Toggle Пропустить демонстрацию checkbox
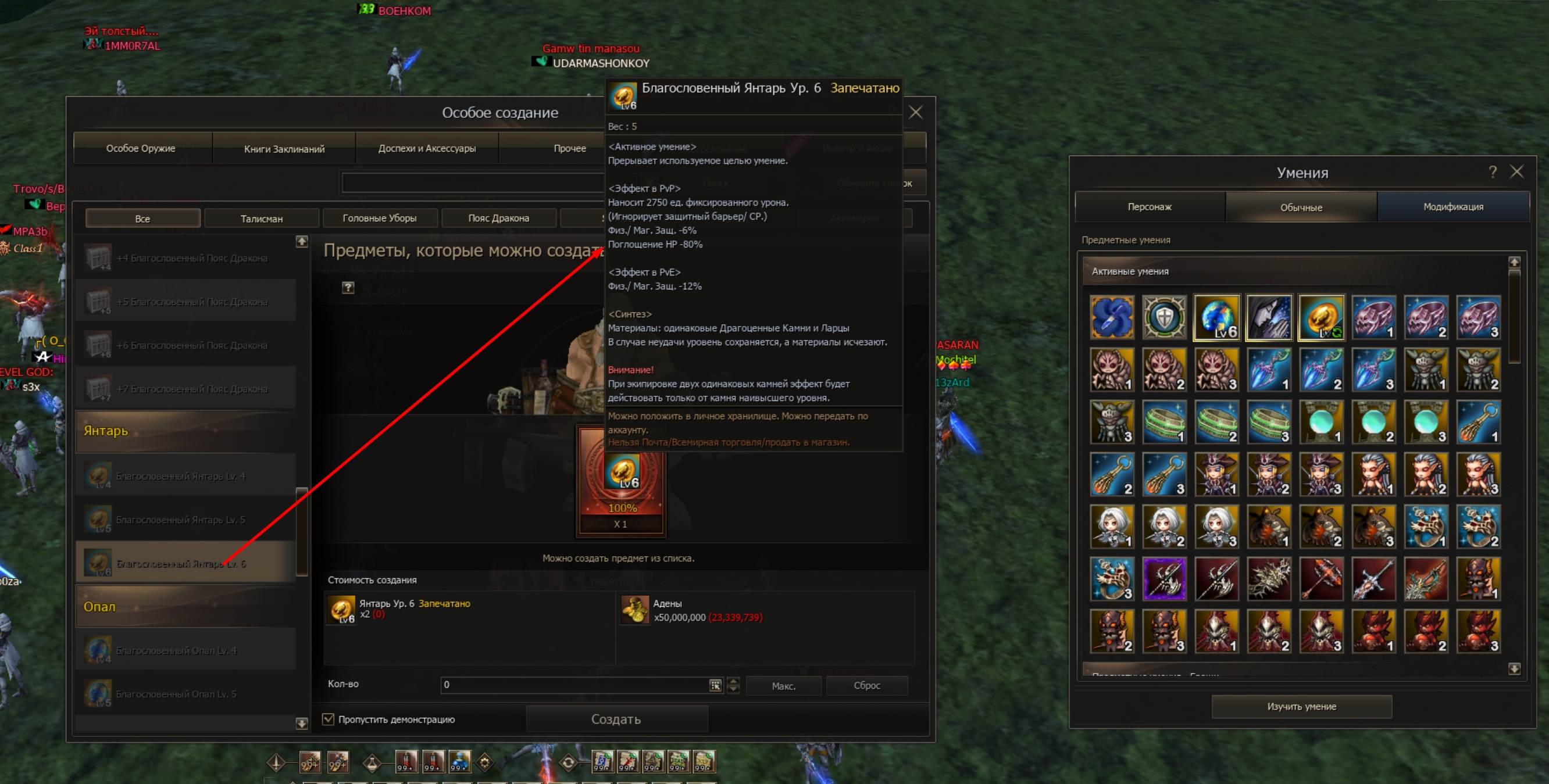 (x=329, y=719)
